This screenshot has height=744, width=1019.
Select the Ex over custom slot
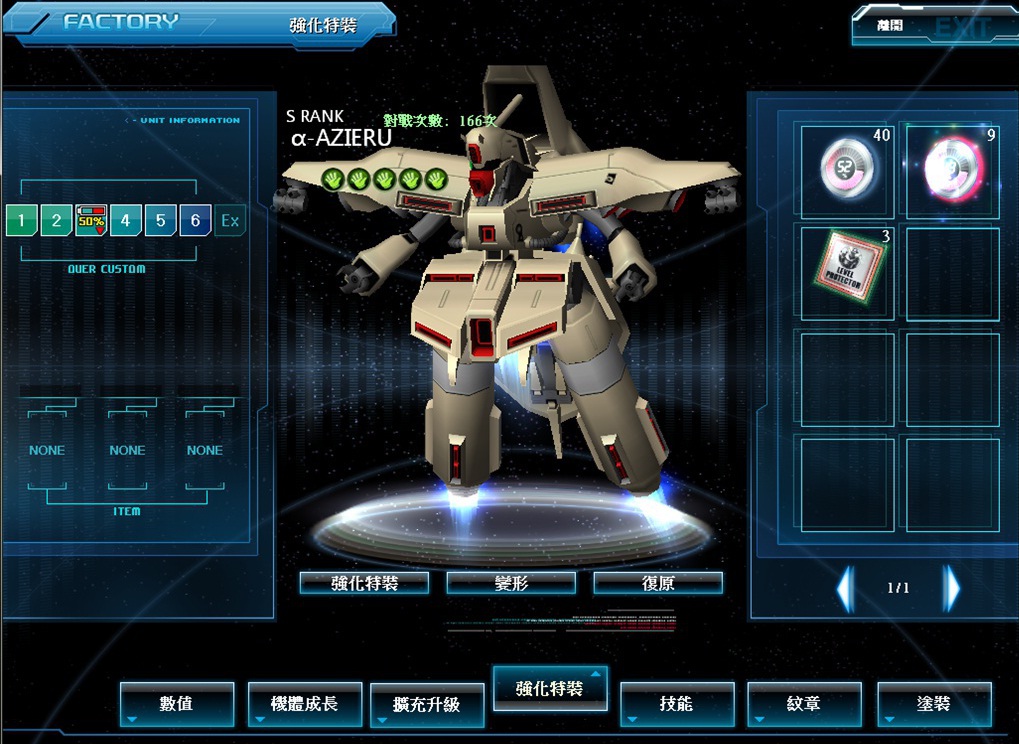(230, 220)
